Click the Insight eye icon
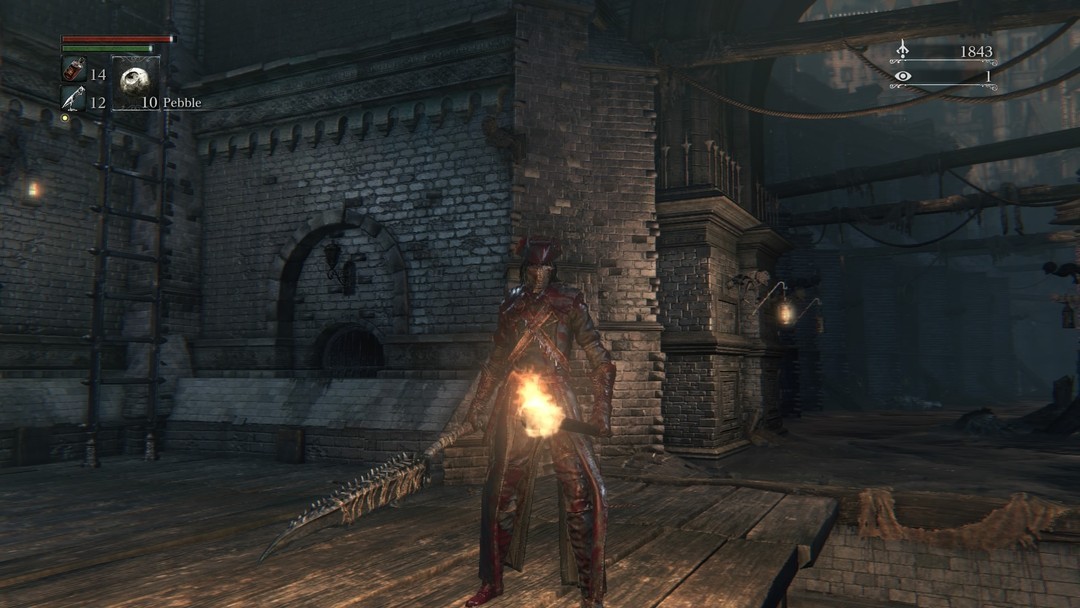 tap(903, 76)
